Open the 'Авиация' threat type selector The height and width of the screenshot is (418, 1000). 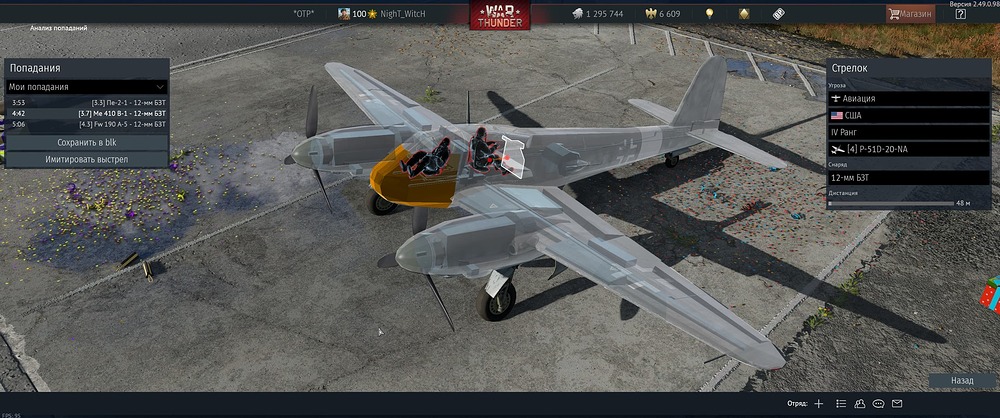pos(907,99)
